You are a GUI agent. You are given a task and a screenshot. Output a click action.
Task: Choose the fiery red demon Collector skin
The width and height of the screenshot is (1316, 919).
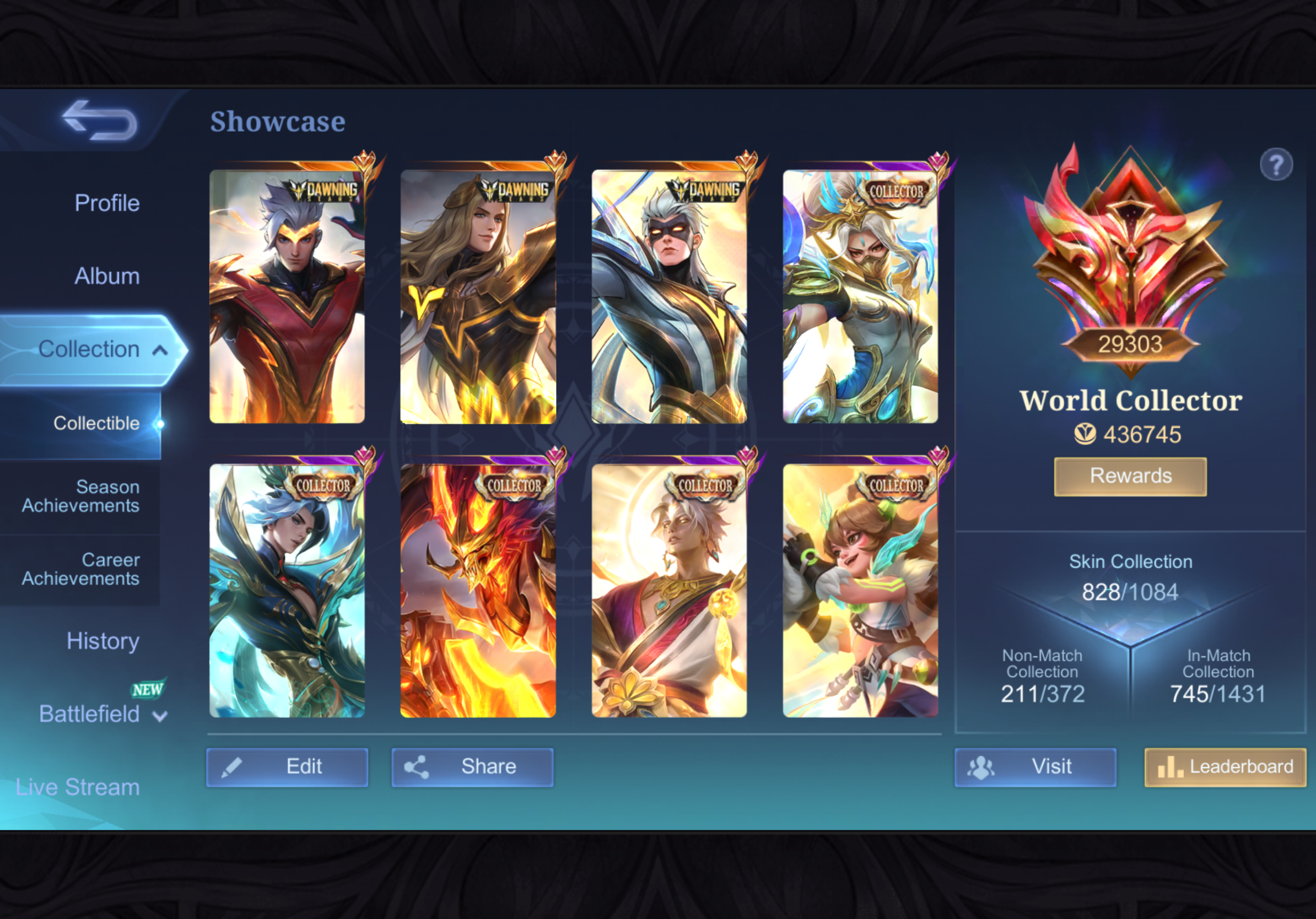[478, 590]
